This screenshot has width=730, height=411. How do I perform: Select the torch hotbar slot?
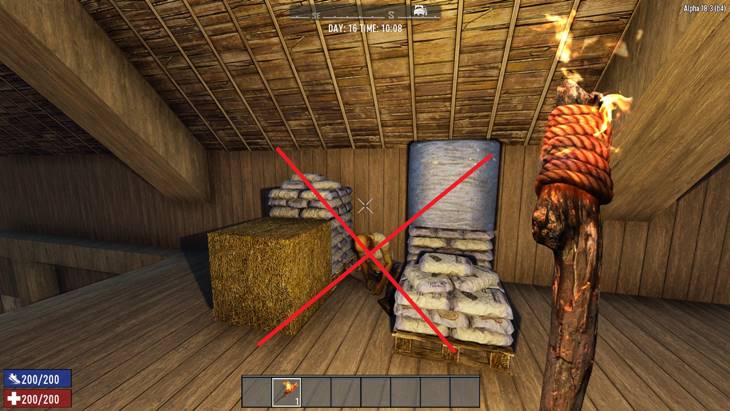pos(285,391)
